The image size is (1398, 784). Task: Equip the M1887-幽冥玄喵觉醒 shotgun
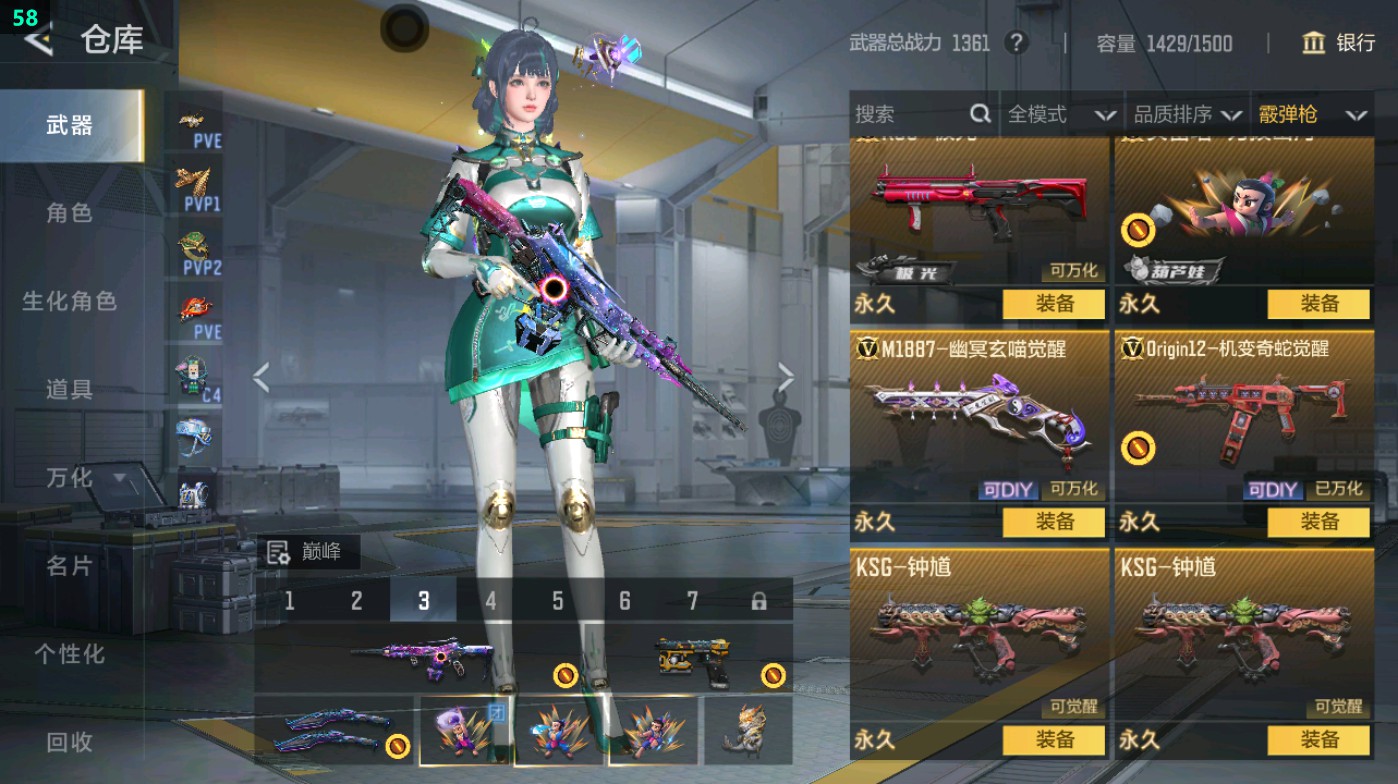click(x=1053, y=522)
